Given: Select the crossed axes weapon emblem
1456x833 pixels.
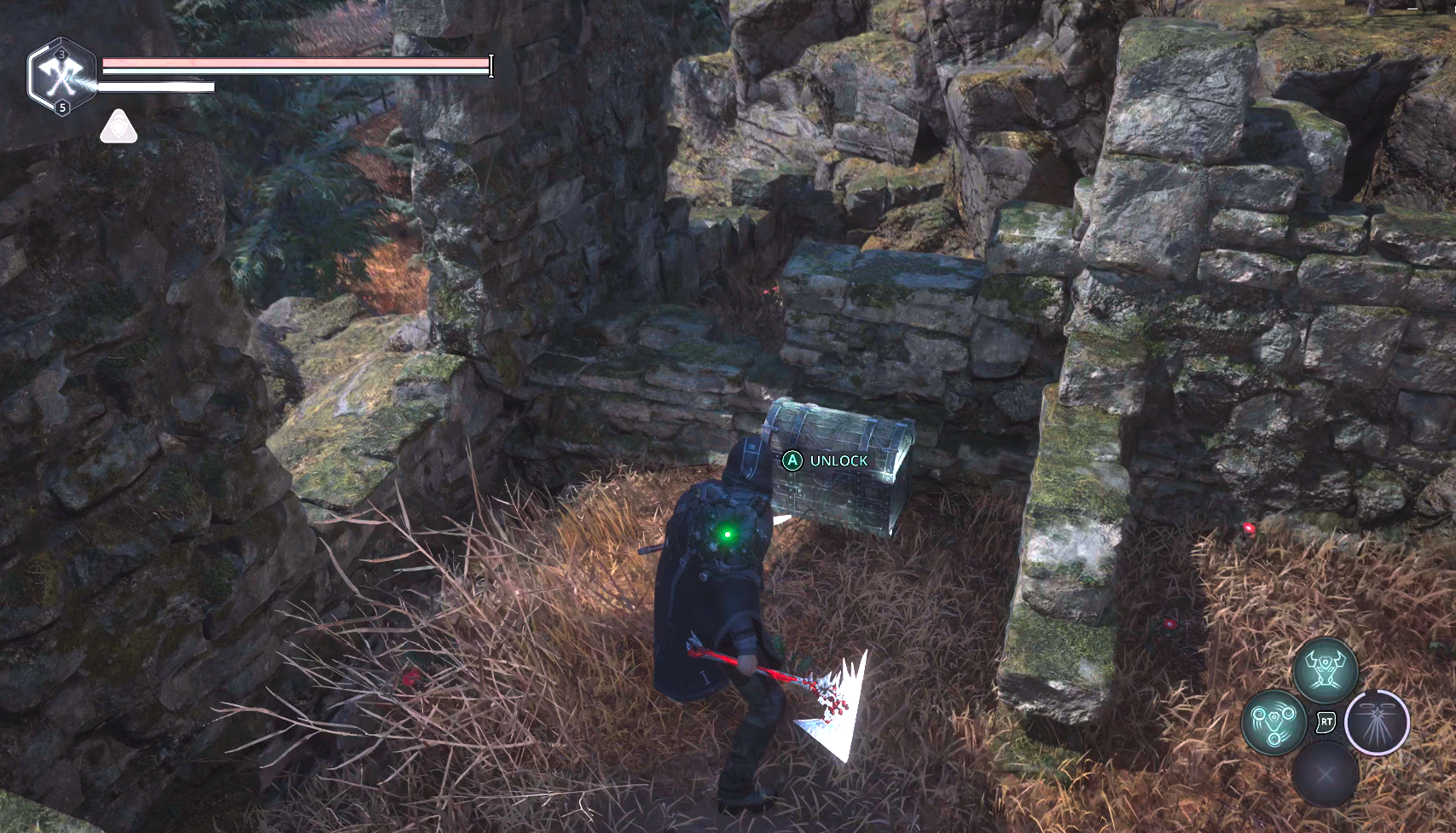Looking at the screenshot, I should click(x=61, y=77).
